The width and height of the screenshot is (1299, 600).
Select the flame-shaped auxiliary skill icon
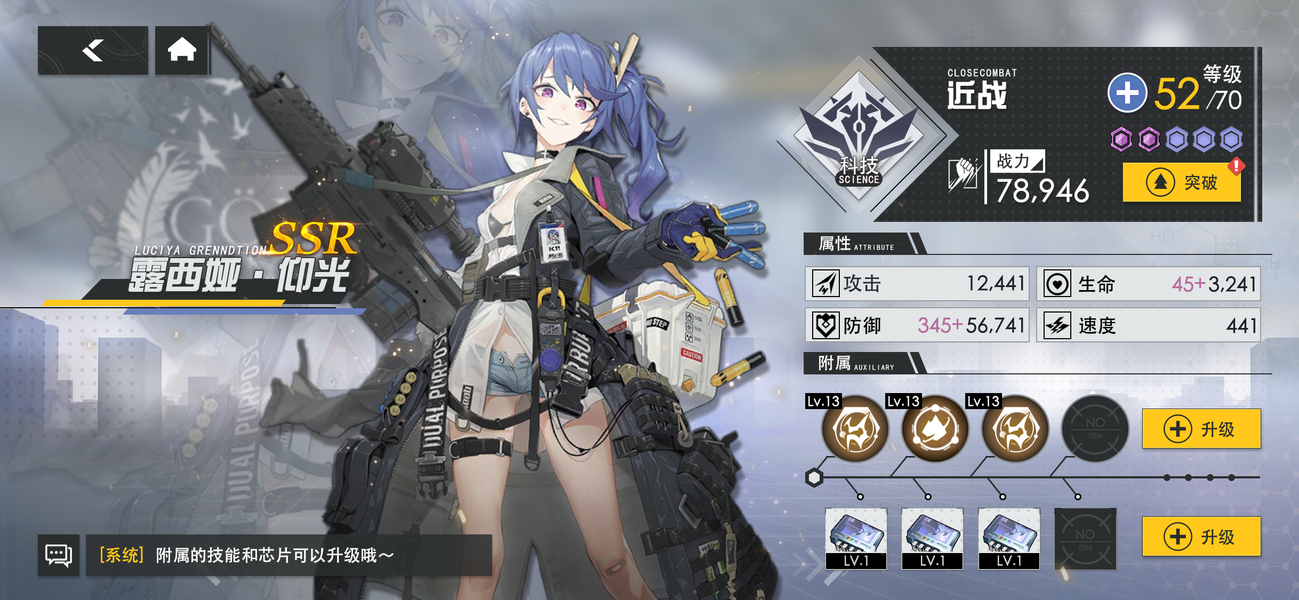[x=935, y=429]
